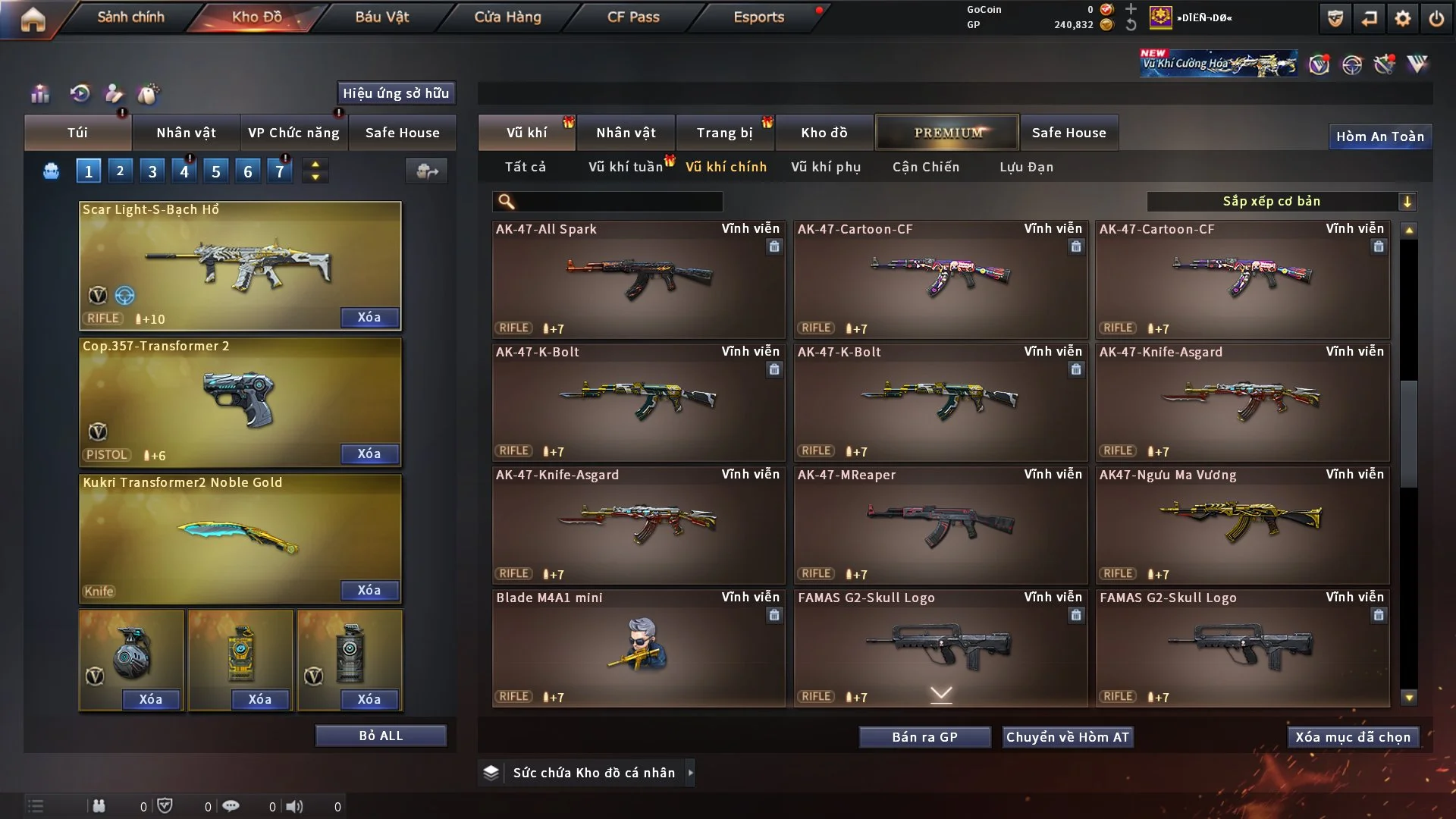1456x819 pixels.
Task: Open the CF Pass menu
Action: pyautogui.click(x=633, y=17)
